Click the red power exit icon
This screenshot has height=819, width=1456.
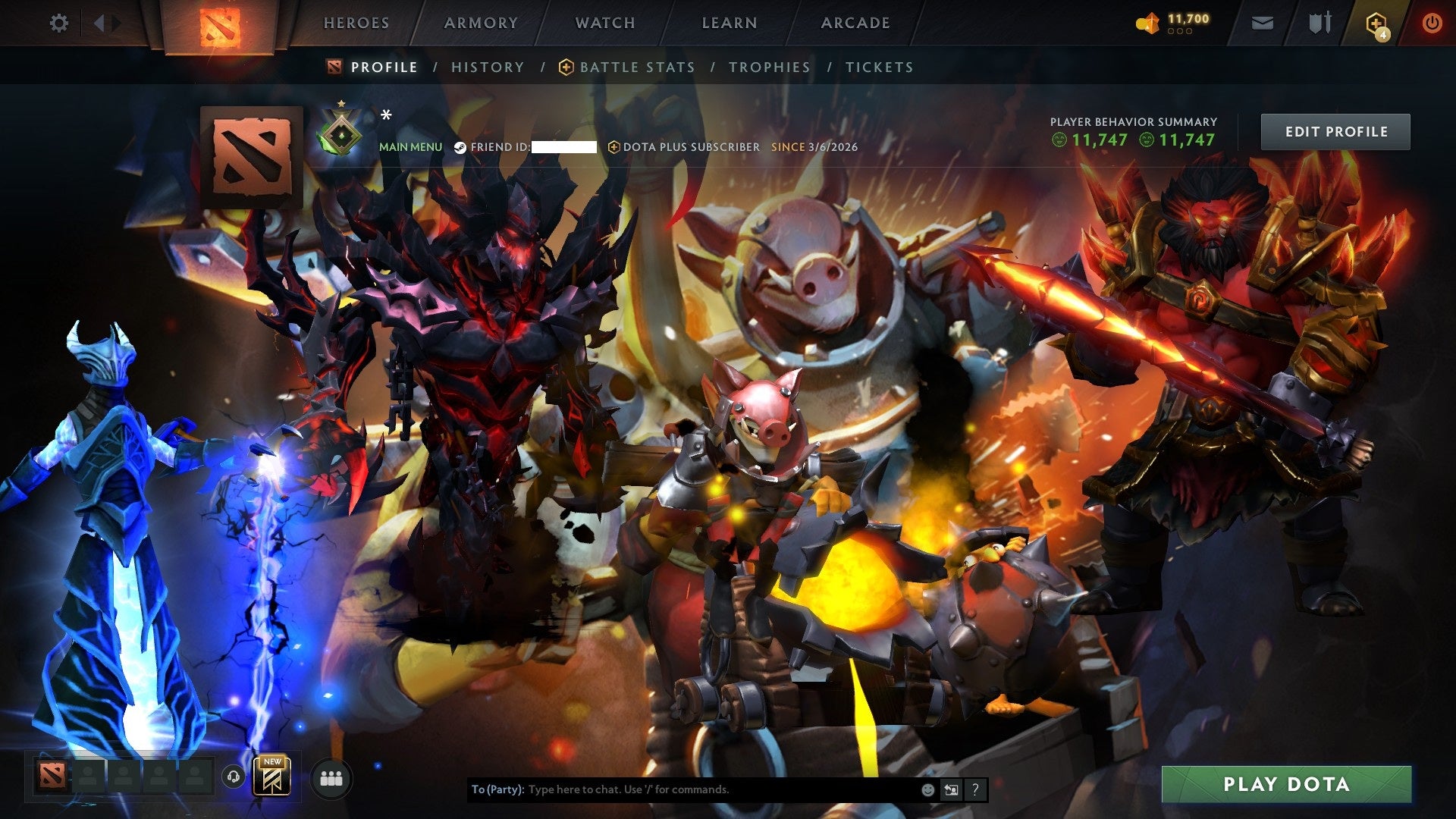click(x=1432, y=23)
